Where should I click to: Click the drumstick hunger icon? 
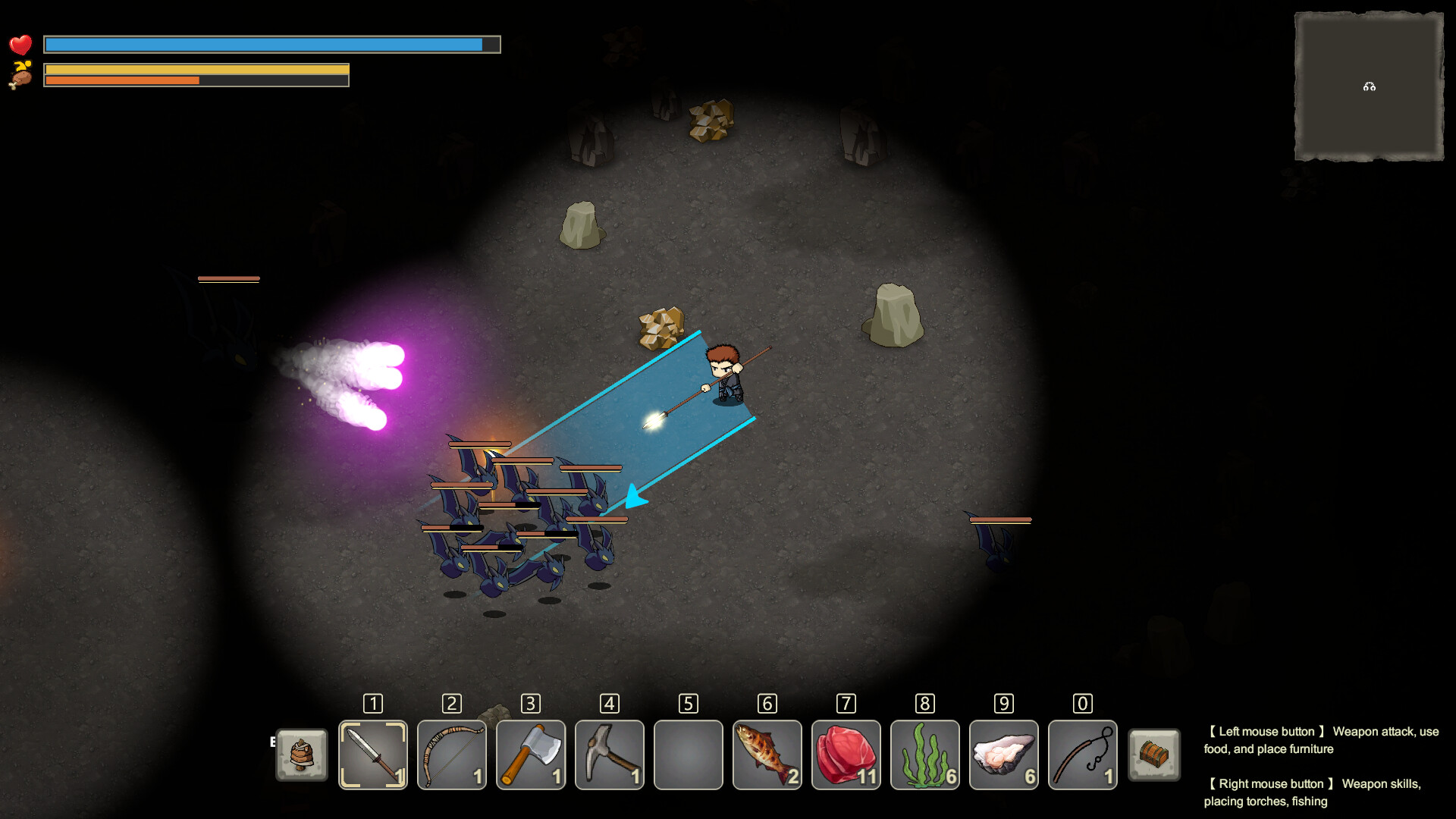(20, 76)
